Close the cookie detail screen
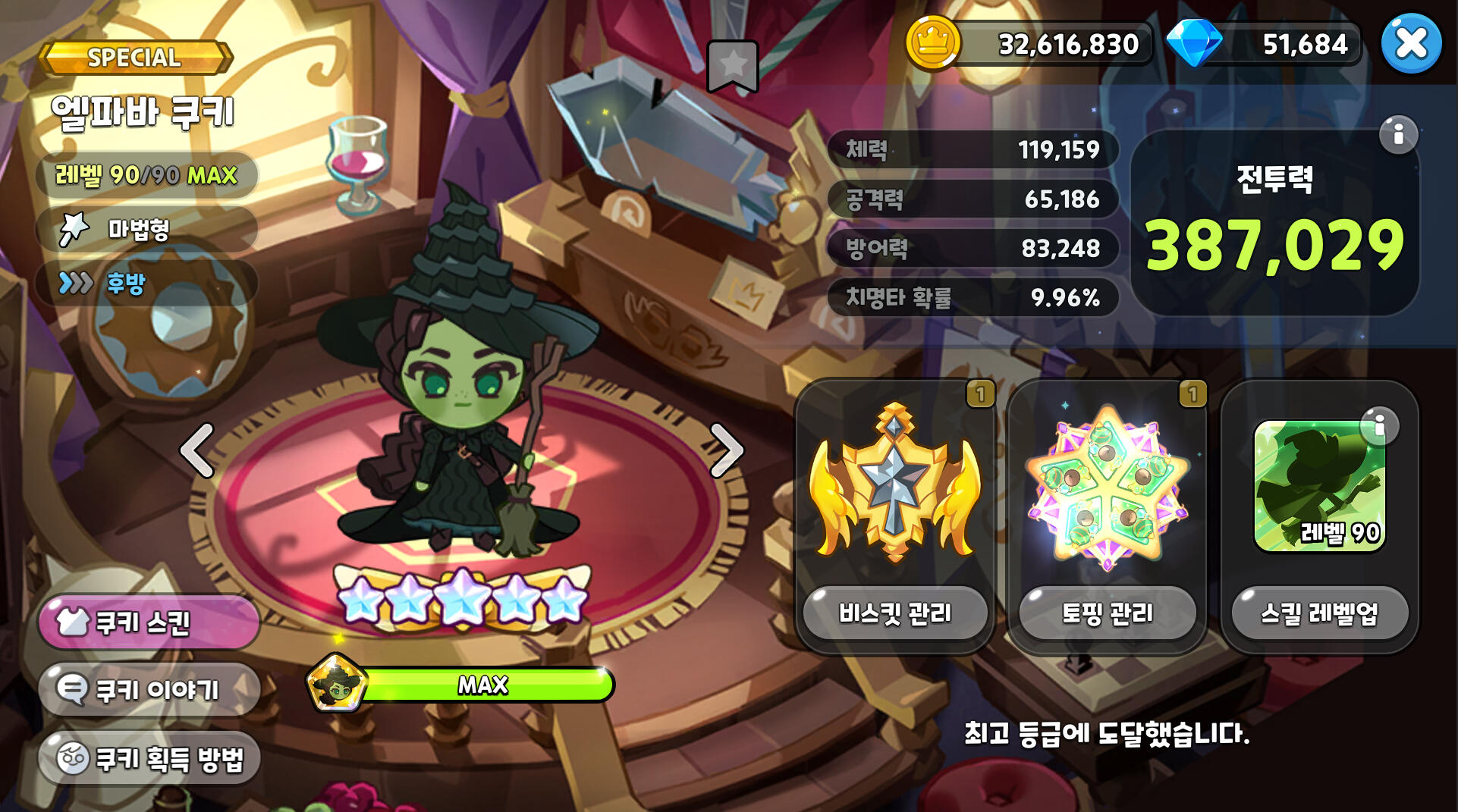Screen dimensions: 1458x812 [1411, 43]
